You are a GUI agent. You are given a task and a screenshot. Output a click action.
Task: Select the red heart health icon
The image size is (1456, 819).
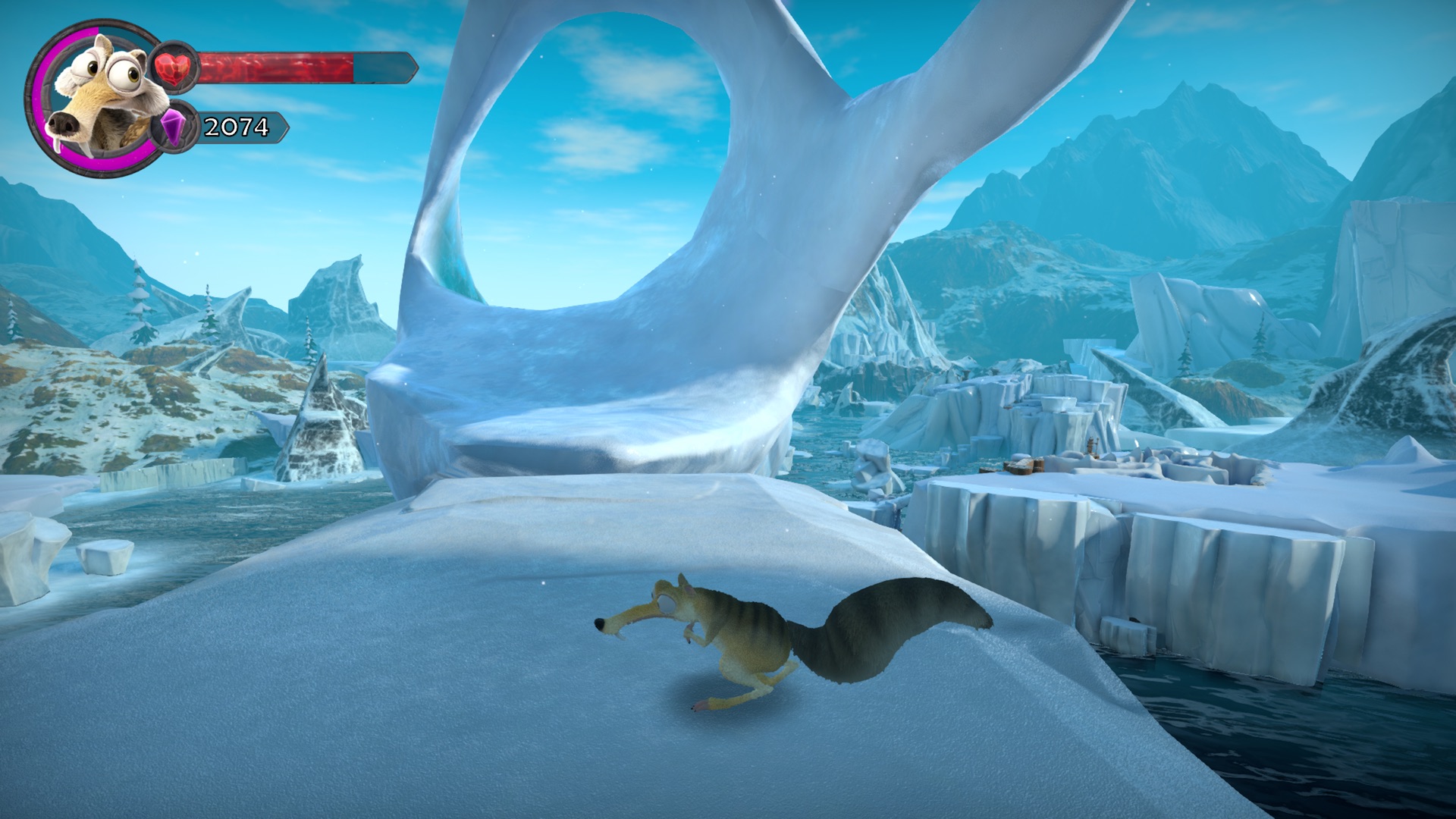coord(175,67)
